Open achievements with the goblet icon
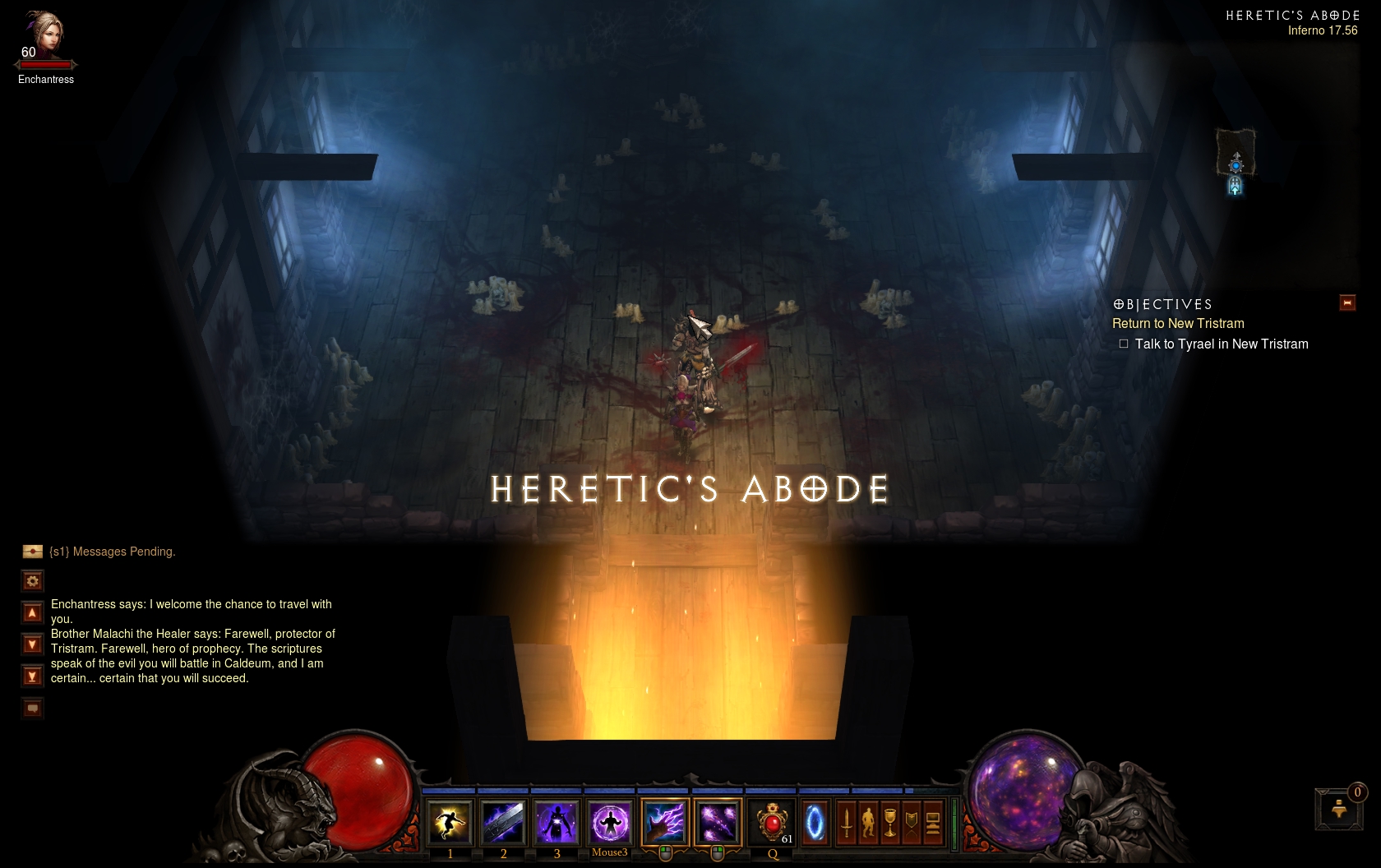The image size is (1381, 868). tap(889, 823)
